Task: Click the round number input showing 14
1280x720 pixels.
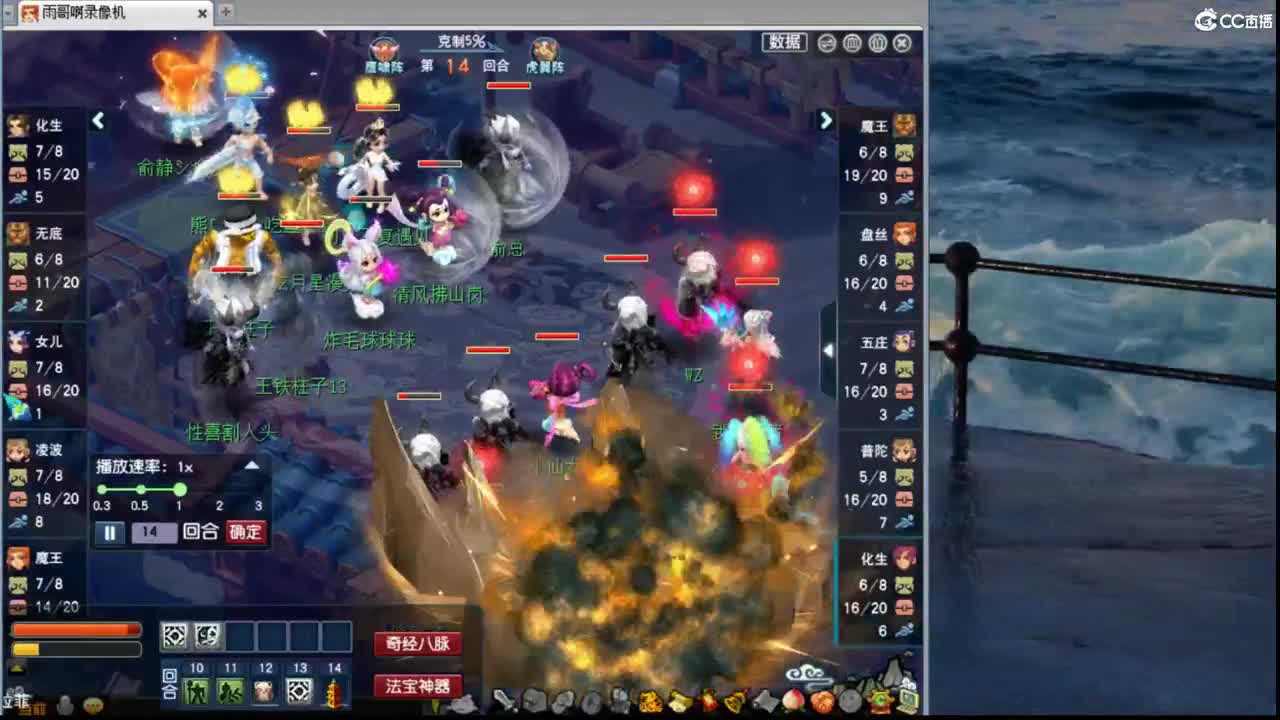Action: coord(153,532)
